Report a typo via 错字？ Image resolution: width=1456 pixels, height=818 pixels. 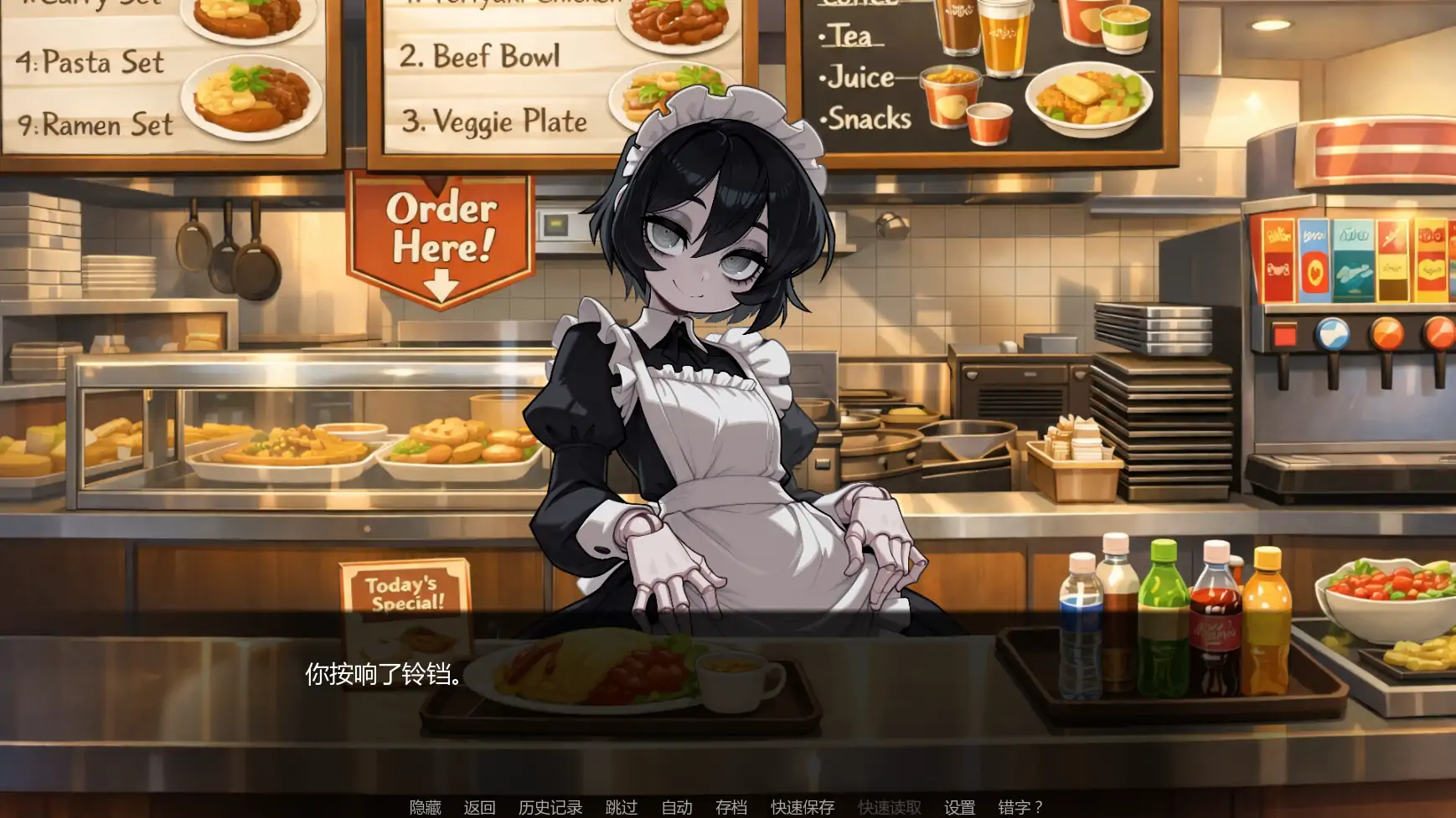coord(1020,807)
